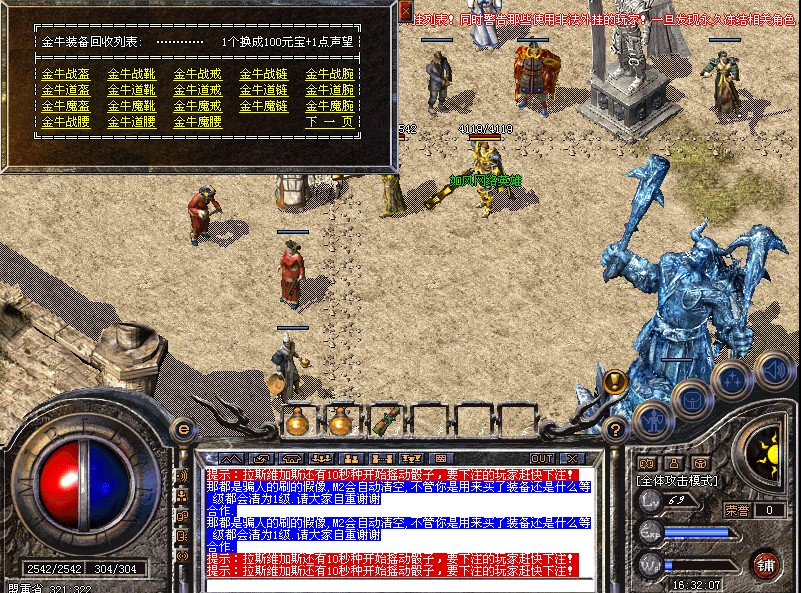Image resolution: width=801 pixels, height=593 pixels.
Task: Pick the 金牛魔腕 recycle option
Action: click(329, 106)
